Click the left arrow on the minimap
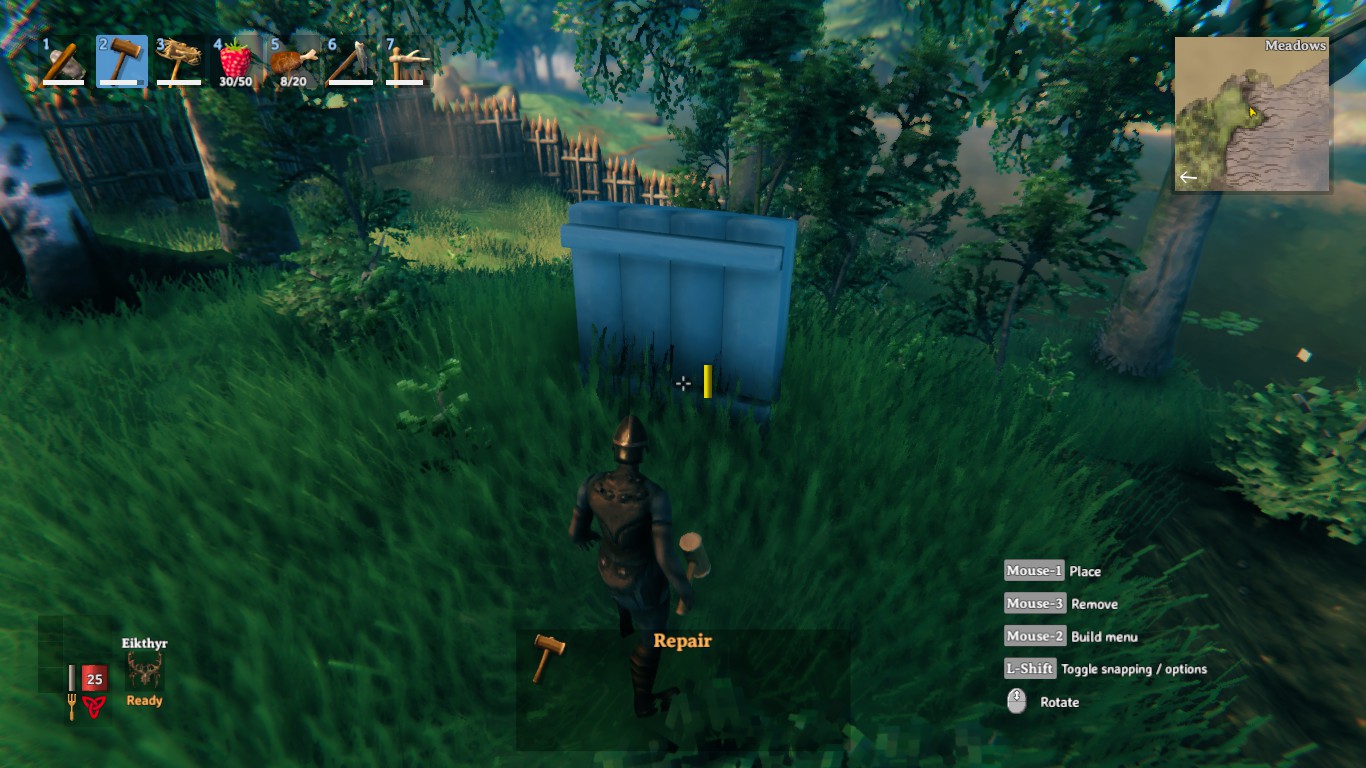 1187,177
